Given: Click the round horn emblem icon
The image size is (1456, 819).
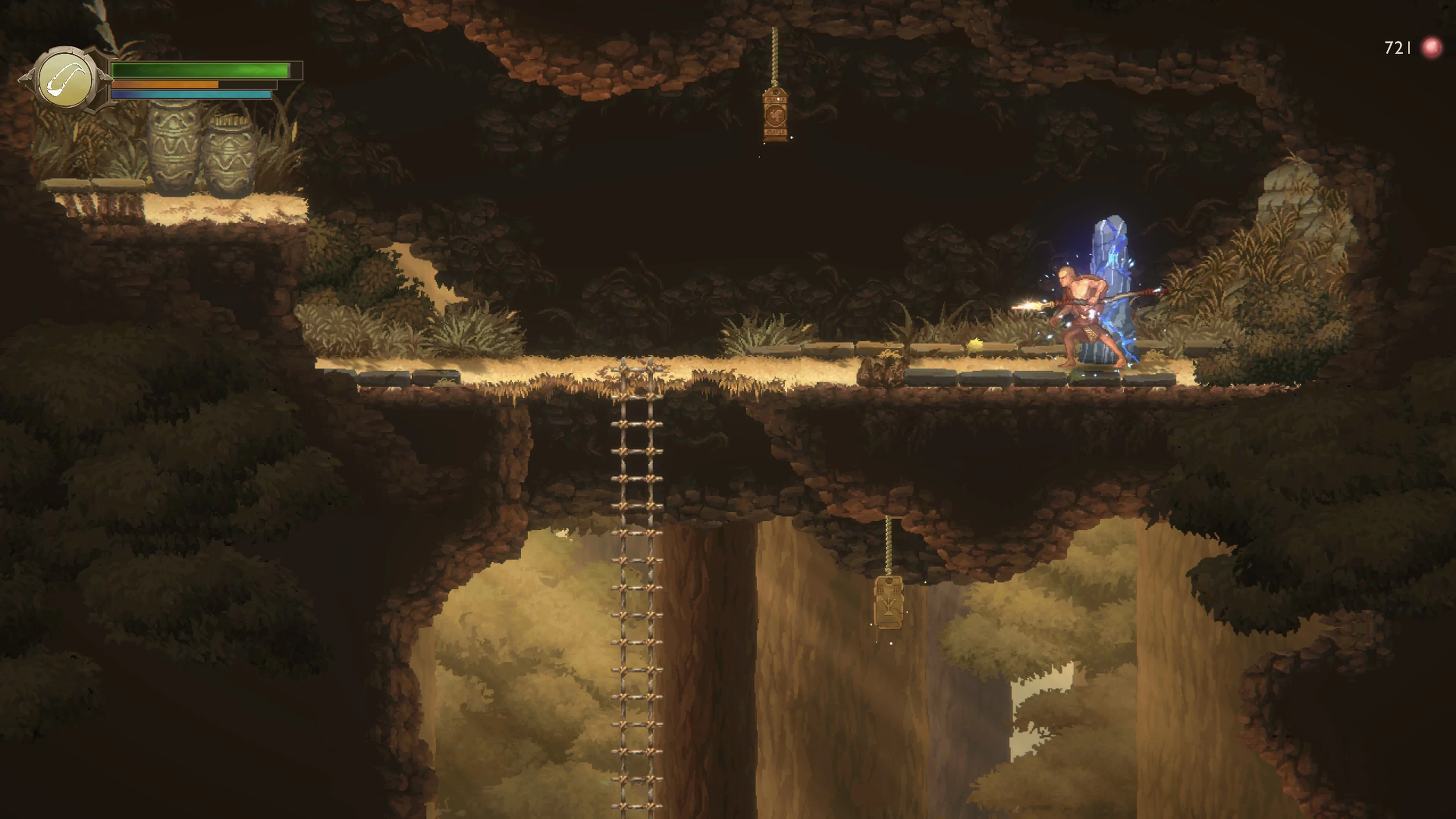Looking at the screenshot, I should pos(66,80).
